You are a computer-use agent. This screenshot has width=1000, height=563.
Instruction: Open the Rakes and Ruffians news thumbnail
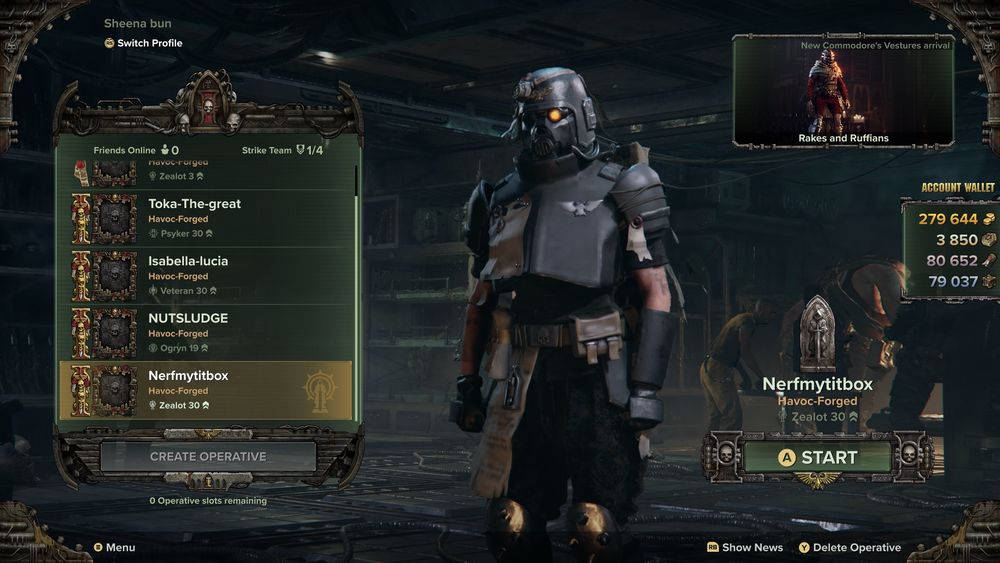pos(842,92)
